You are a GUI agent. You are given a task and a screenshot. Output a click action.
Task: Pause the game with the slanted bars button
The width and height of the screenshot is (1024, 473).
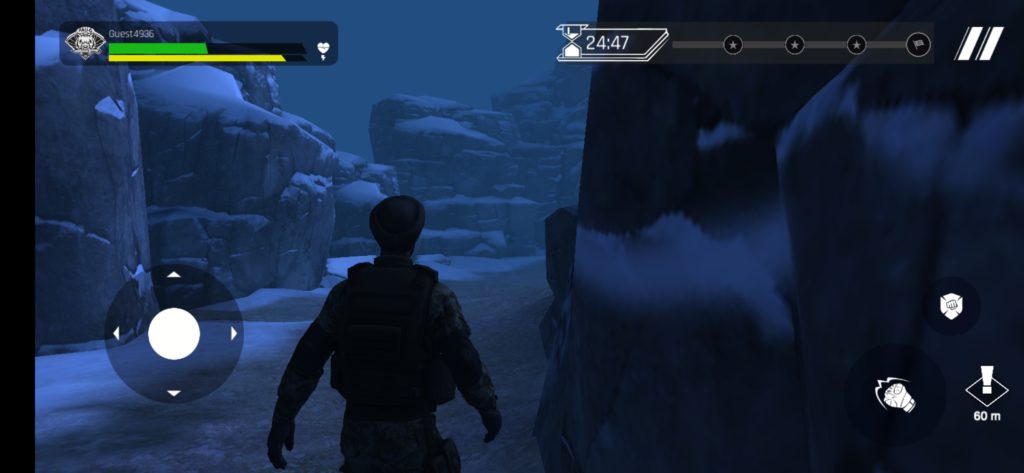(x=978, y=44)
